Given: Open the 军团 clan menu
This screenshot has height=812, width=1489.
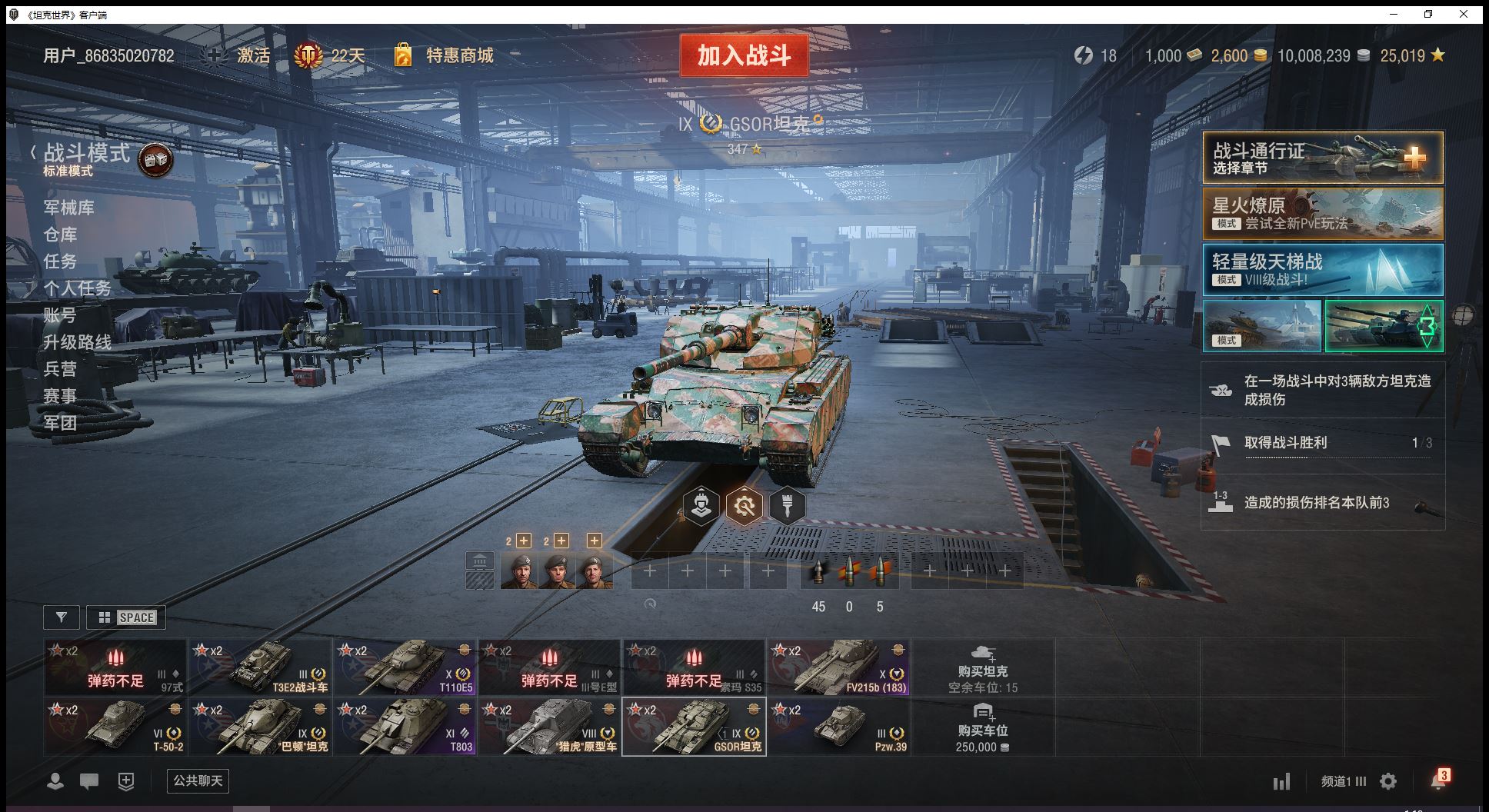Looking at the screenshot, I should point(60,423).
